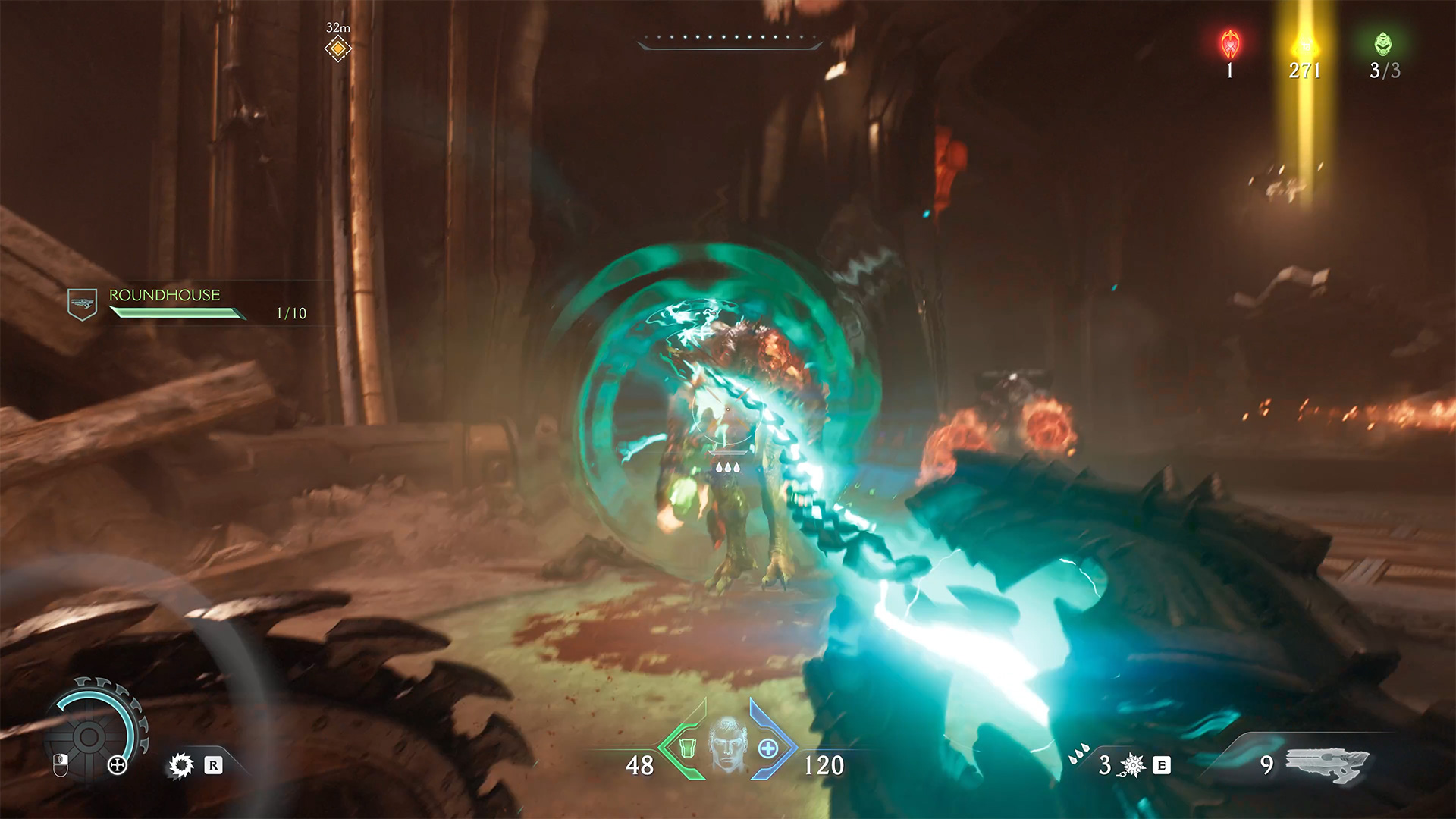1456x819 pixels.
Task: Click the equipped weapon silhouette icon
Action: click(x=1326, y=764)
